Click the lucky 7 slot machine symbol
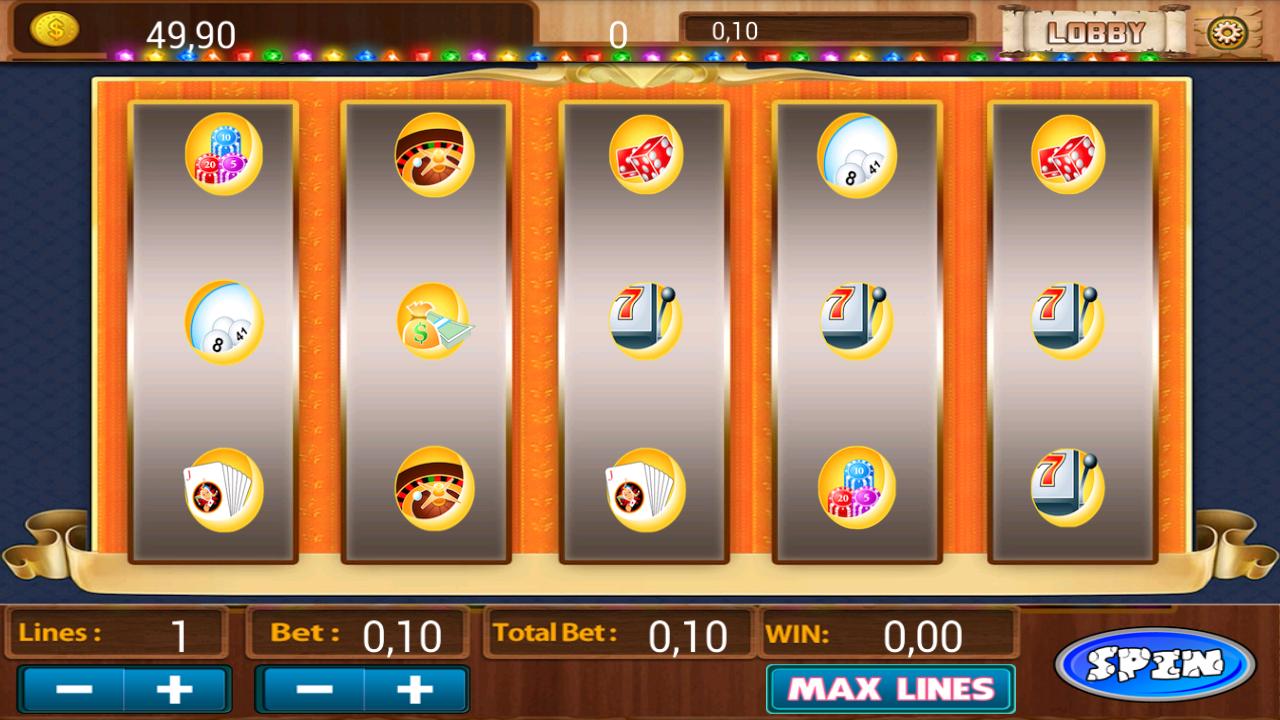Viewport: 1280px width, 720px height. point(645,318)
